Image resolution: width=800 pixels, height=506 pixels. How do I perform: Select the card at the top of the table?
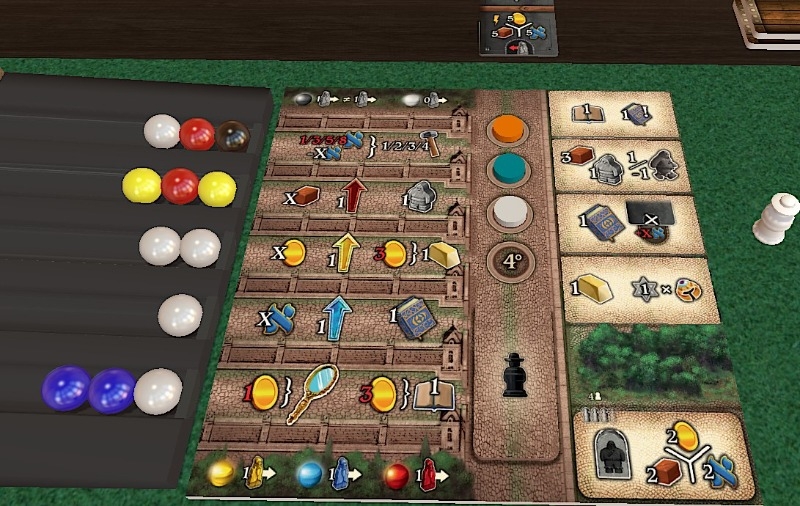(x=517, y=28)
